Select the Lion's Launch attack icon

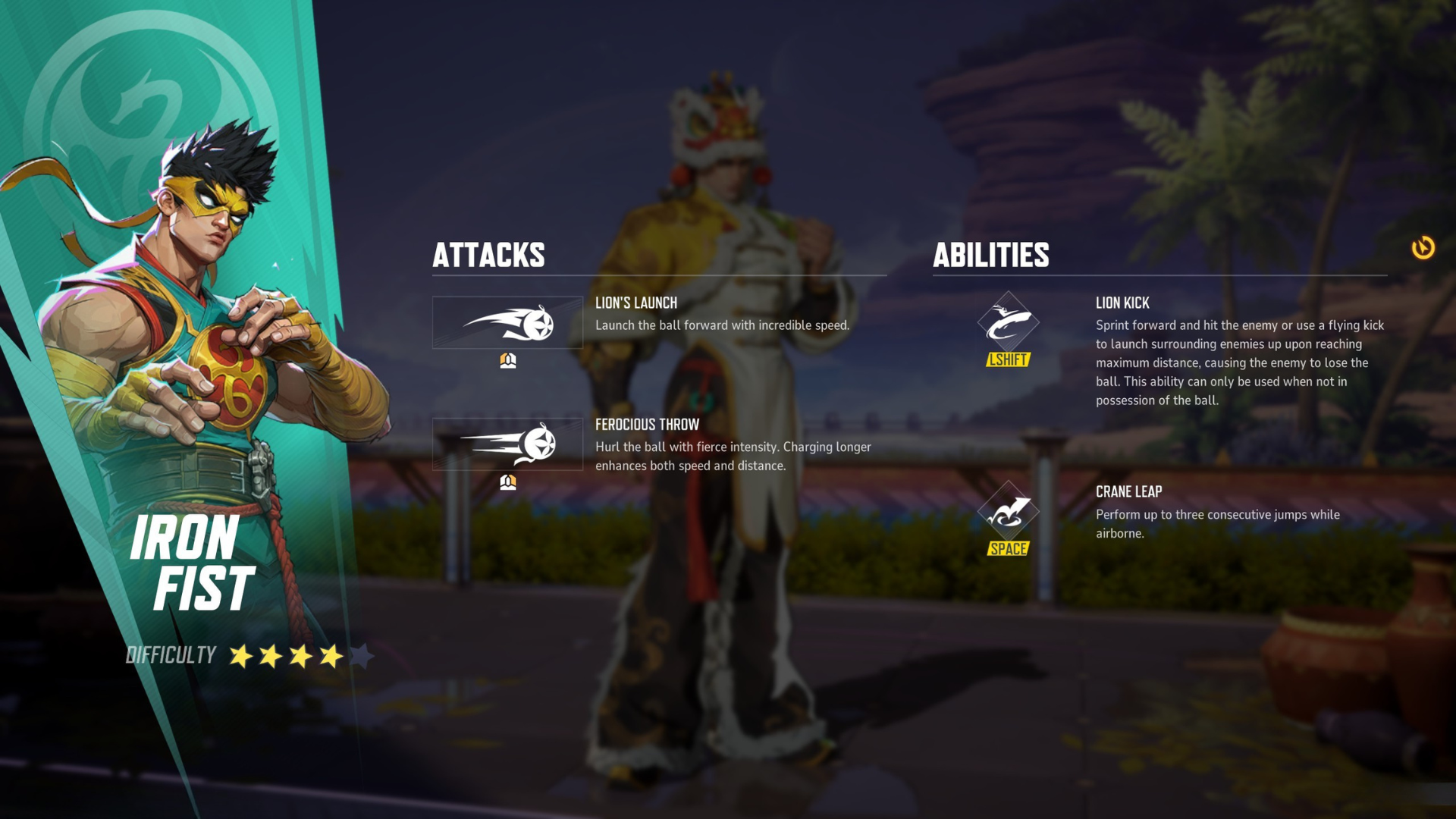click(x=507, y=323)
